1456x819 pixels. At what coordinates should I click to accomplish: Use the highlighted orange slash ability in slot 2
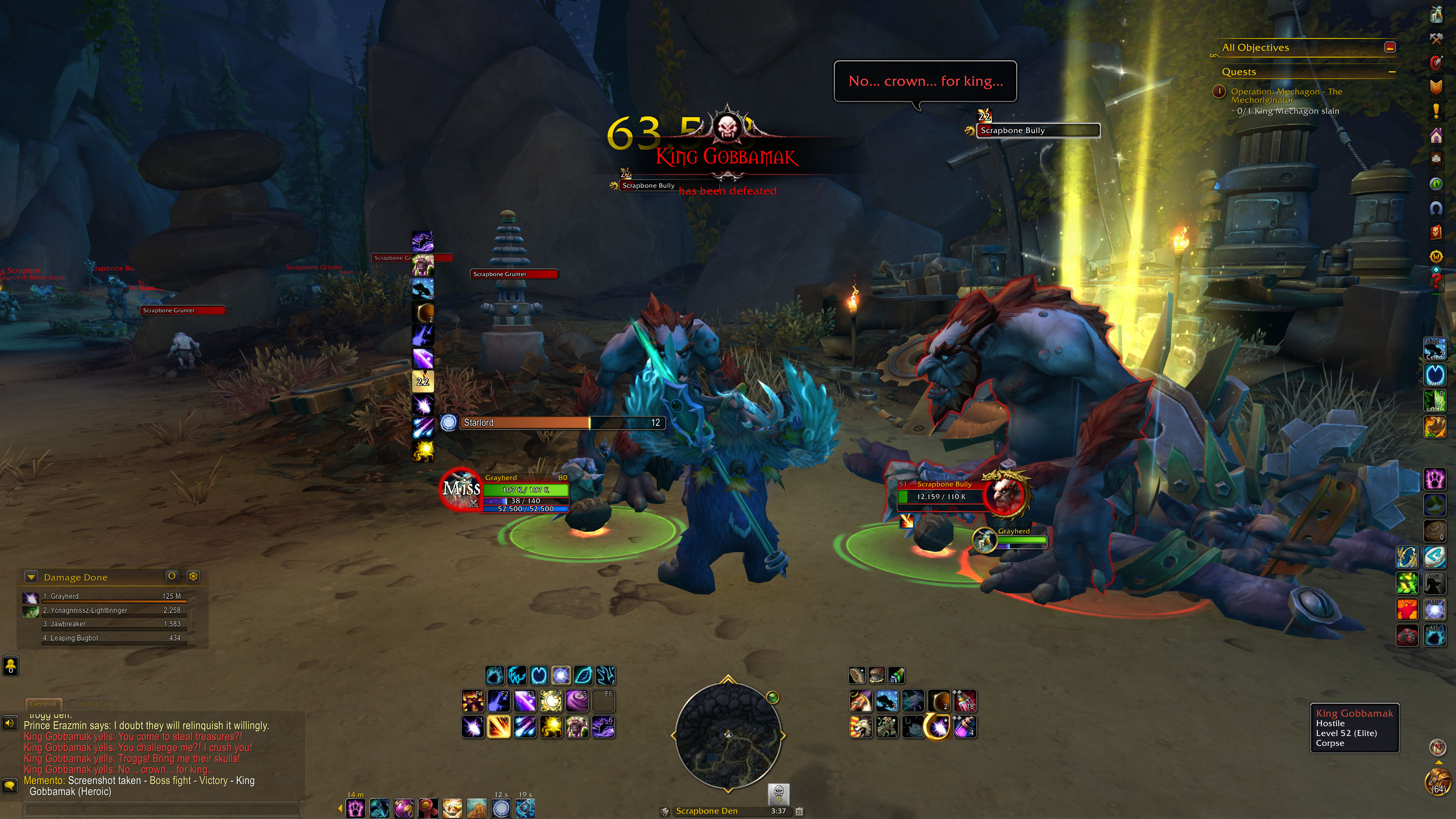pyautogui.click(x=499, y=727)
